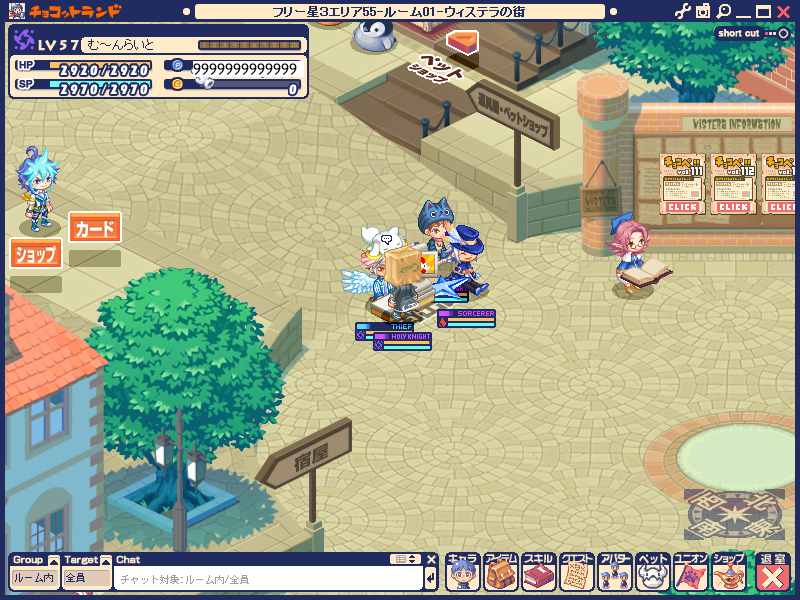
Task: Open the Group selector showing ルーム内
Action: click(x=34, y=577)
